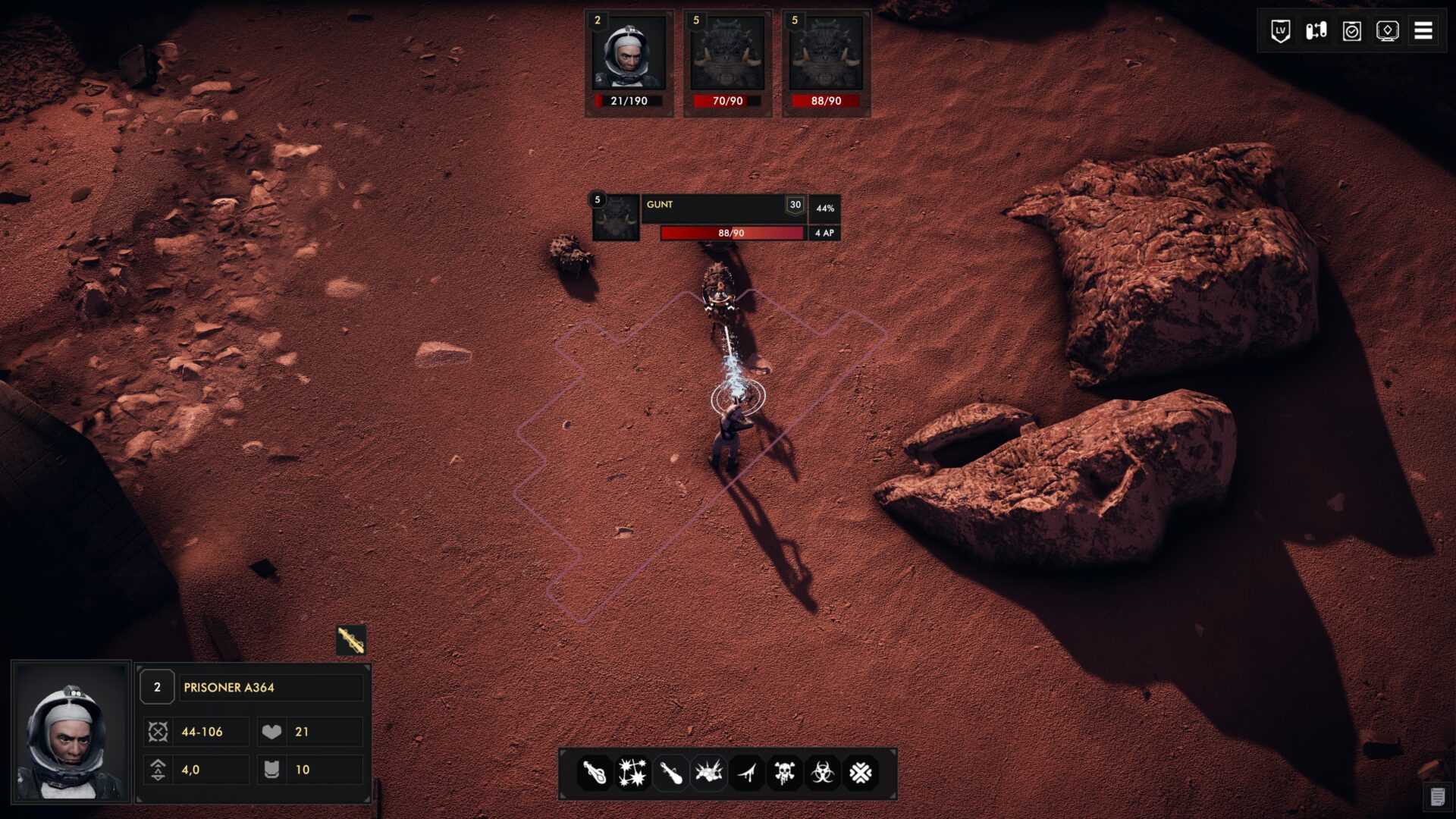Use the chained sparks ability
The height and width of the screenshot is (819, 1456).
coord(632,773)
